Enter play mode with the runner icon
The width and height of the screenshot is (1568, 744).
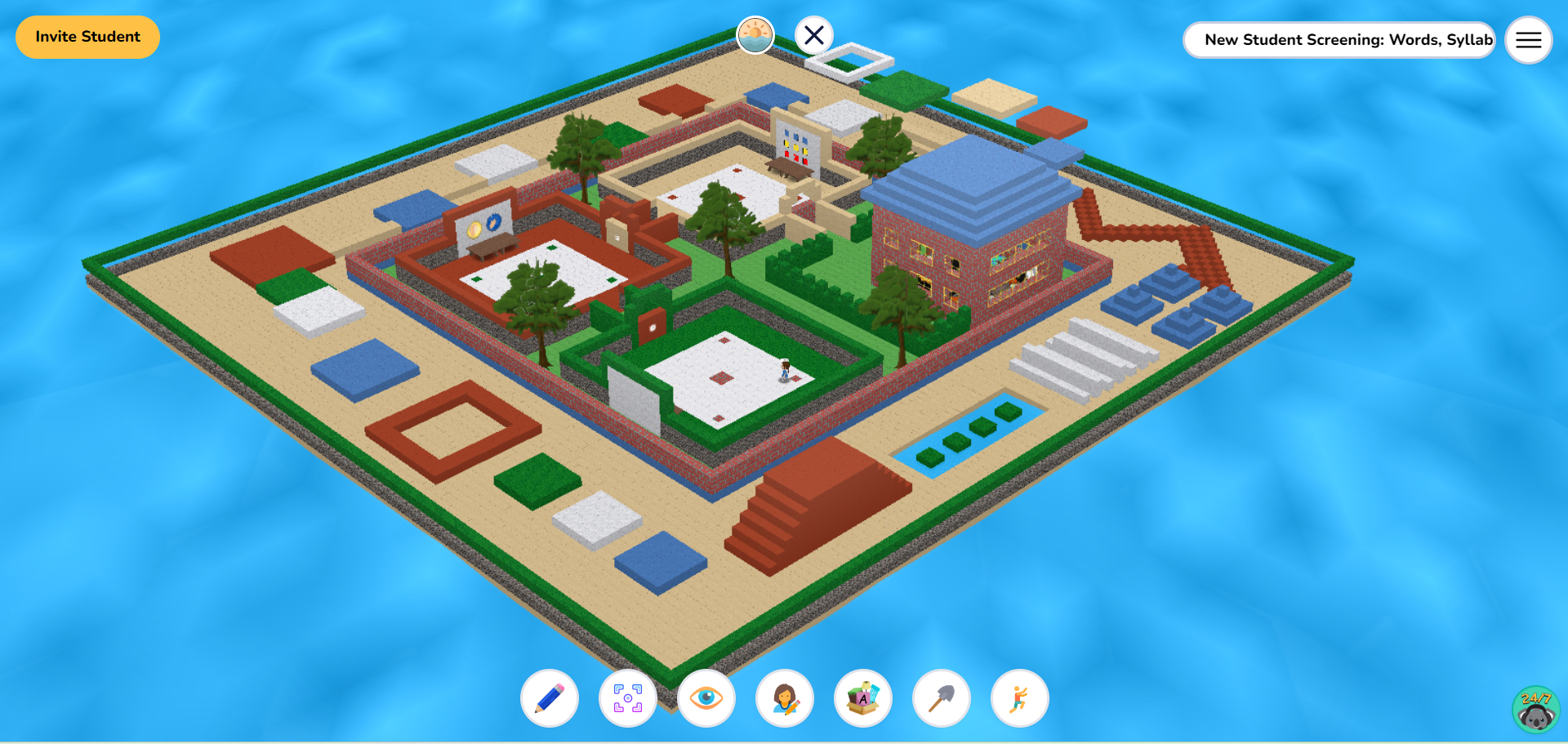(x=1018, y=699)
